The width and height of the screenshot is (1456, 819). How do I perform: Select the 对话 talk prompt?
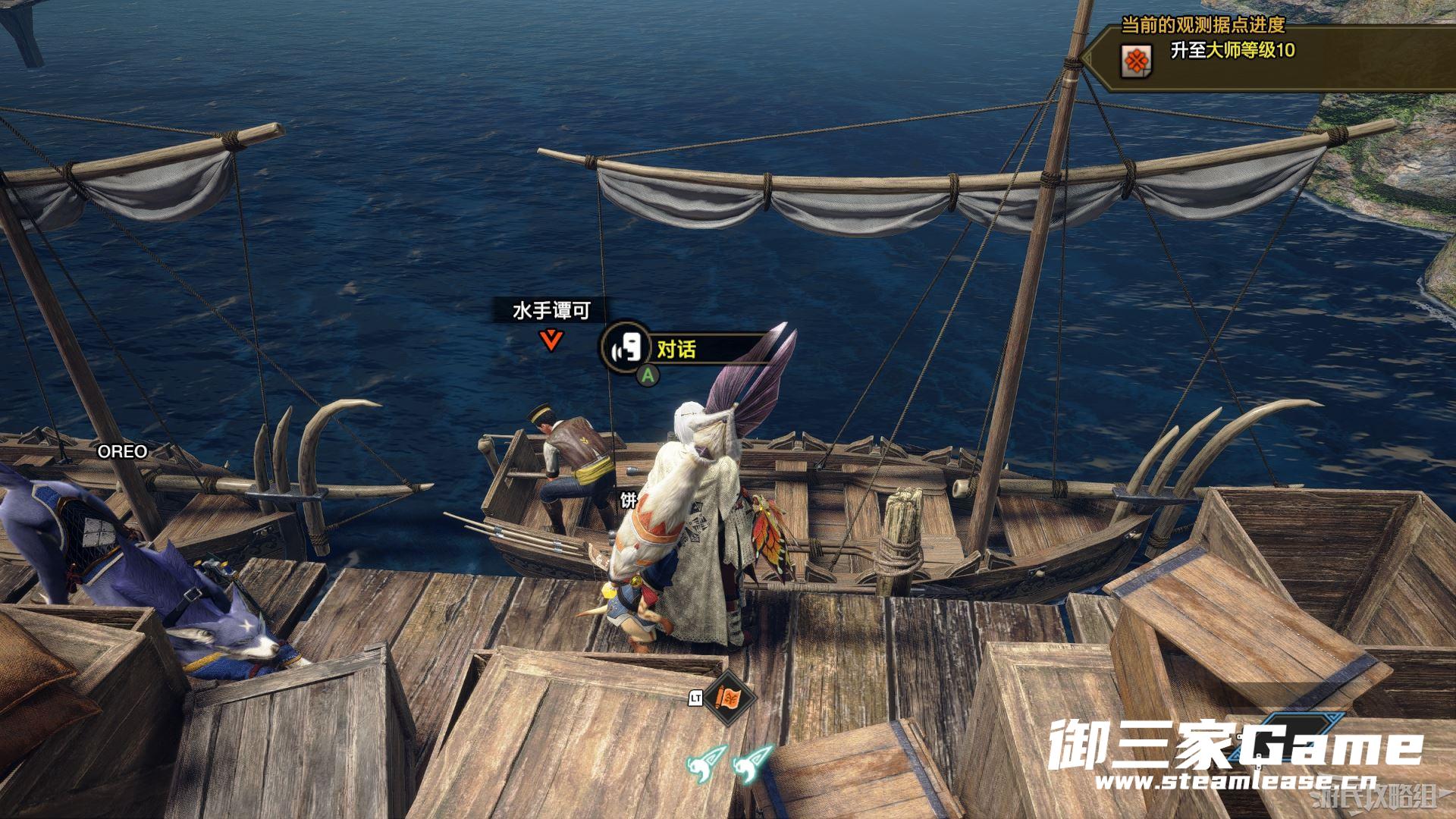675,349
